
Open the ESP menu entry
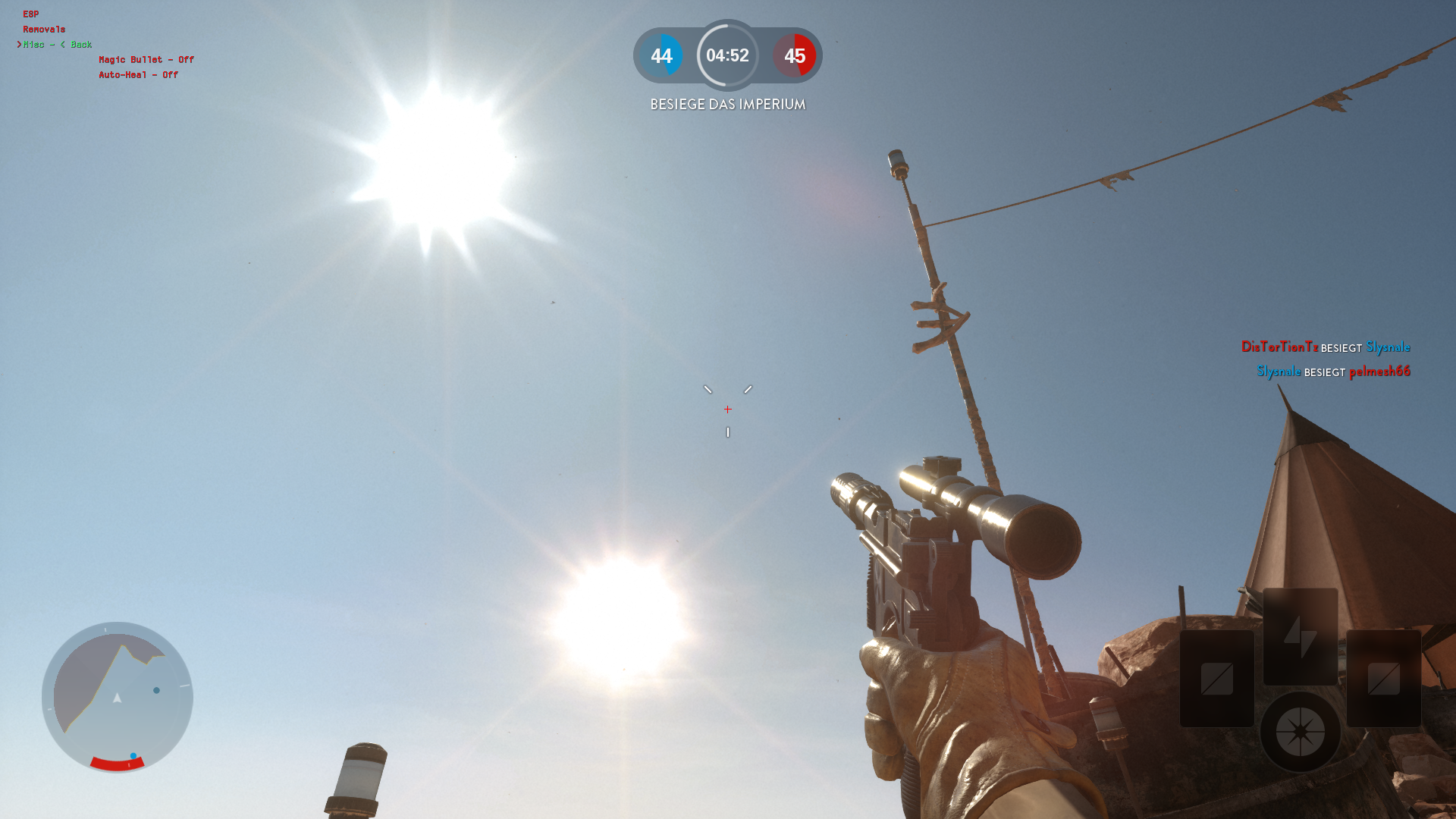click(30, 13)
